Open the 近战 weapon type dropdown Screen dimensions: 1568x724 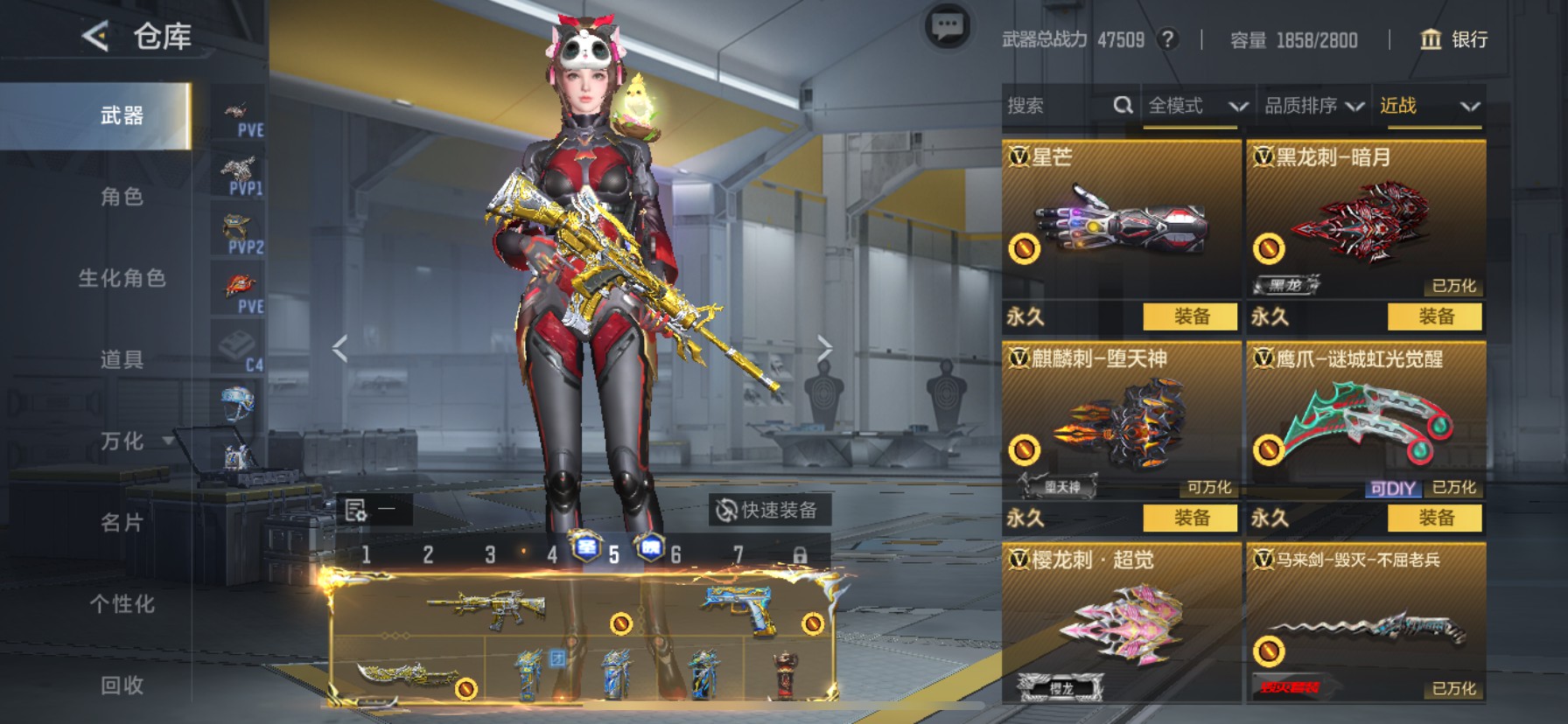coord(1429,106)
